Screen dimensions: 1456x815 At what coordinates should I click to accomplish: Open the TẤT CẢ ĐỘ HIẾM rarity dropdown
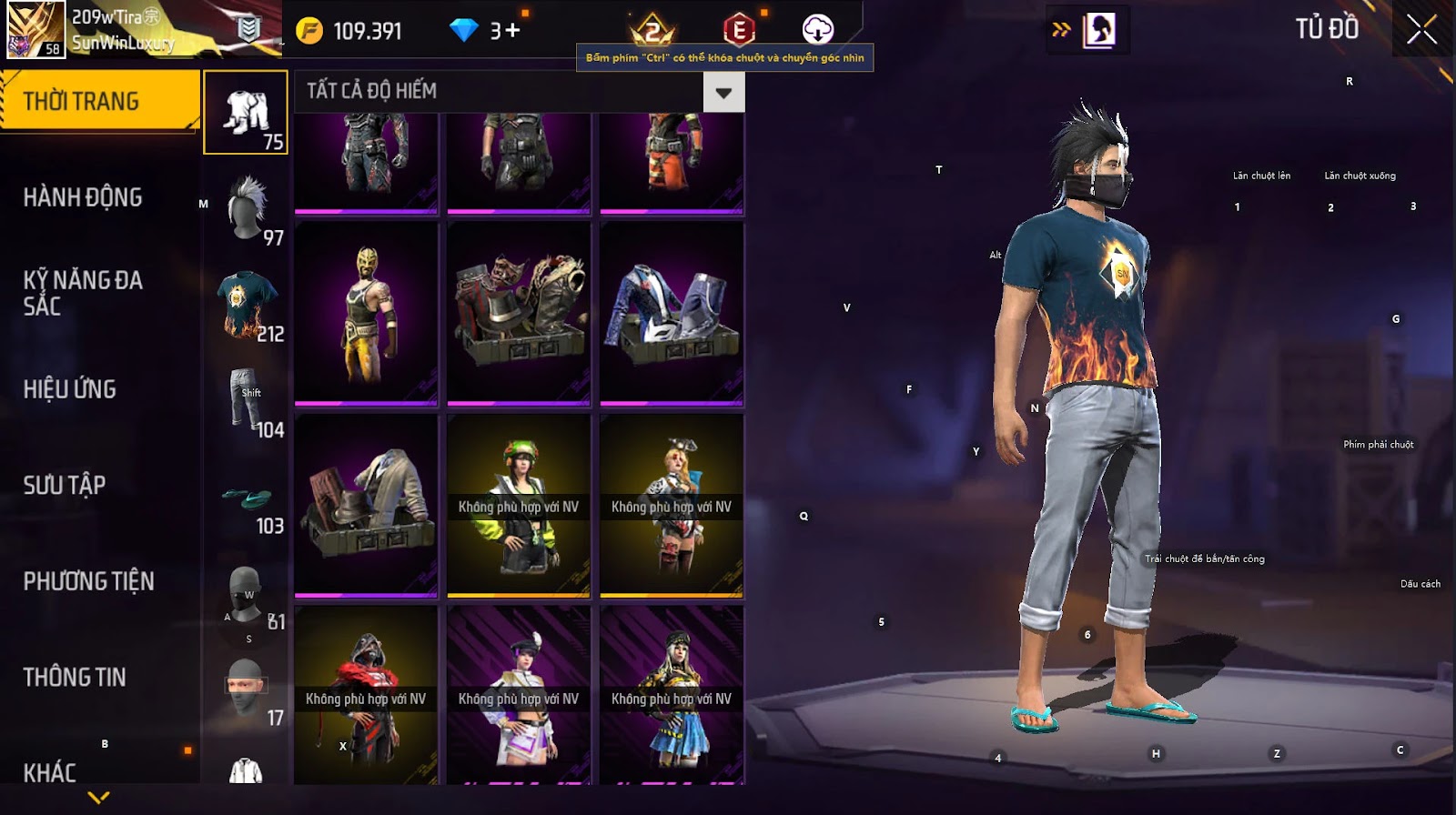[x=723, y=93]
